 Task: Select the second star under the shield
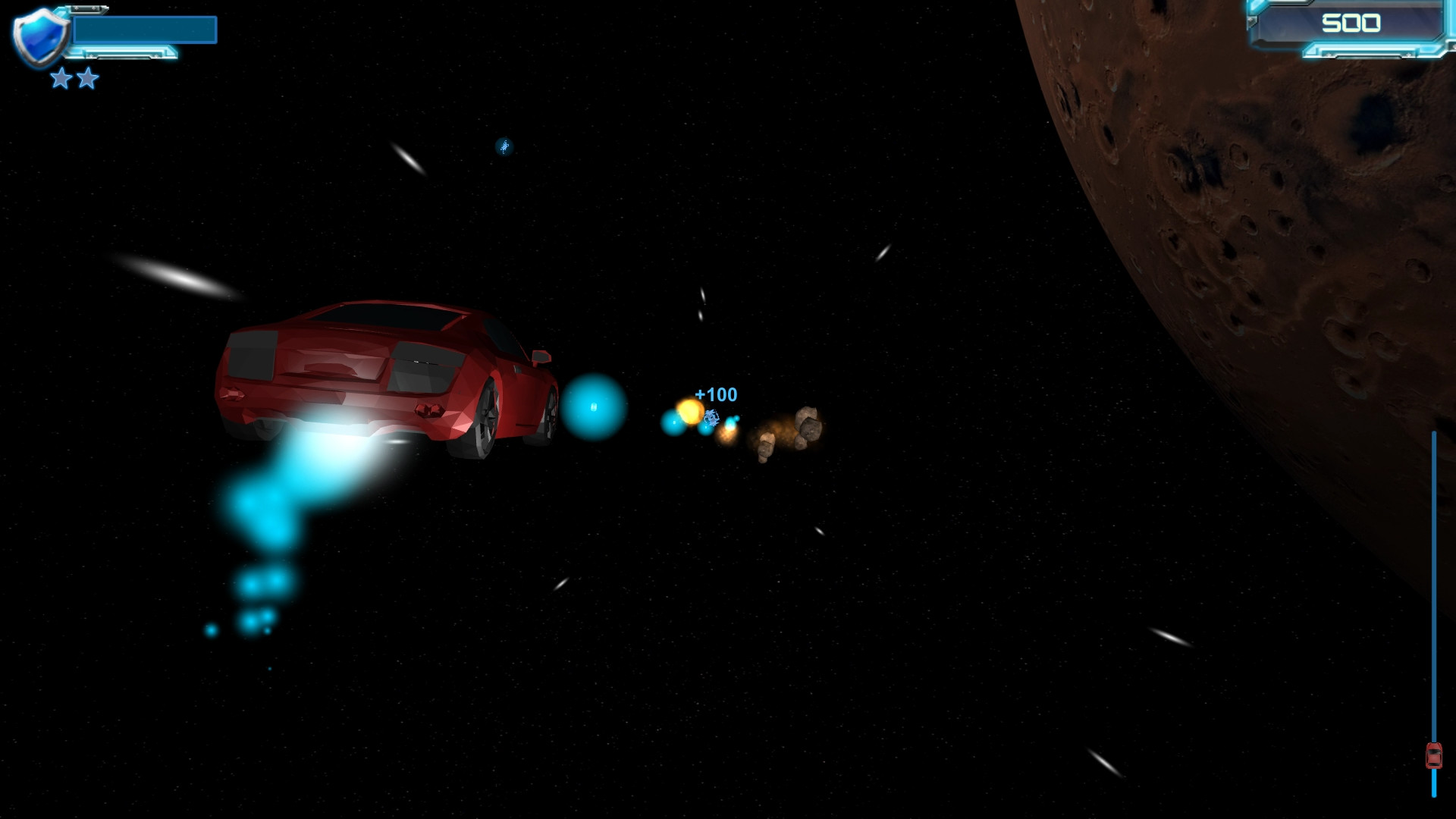pyautogui.click(x=87, y=78)
